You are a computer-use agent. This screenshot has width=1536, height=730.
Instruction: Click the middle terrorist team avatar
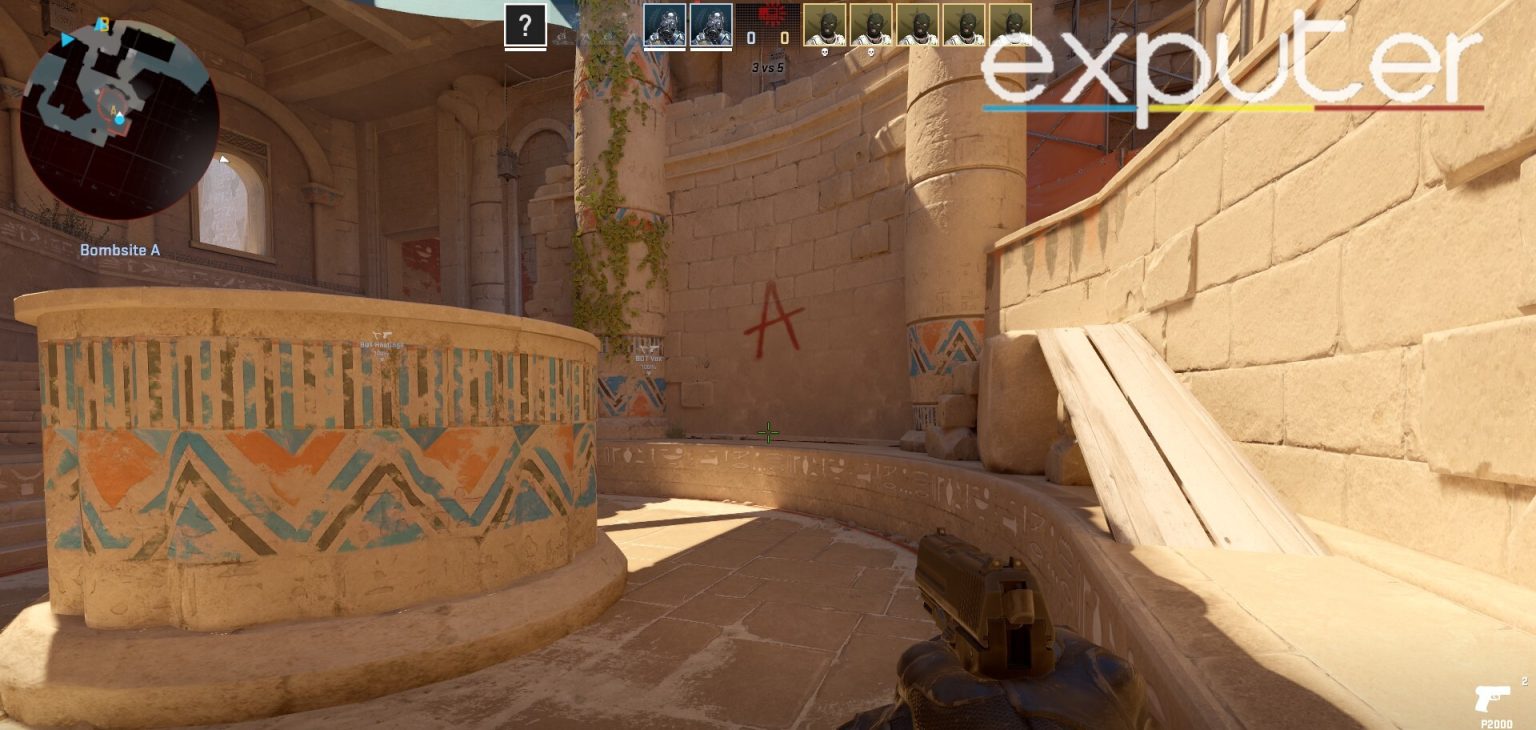pos(917,25)
